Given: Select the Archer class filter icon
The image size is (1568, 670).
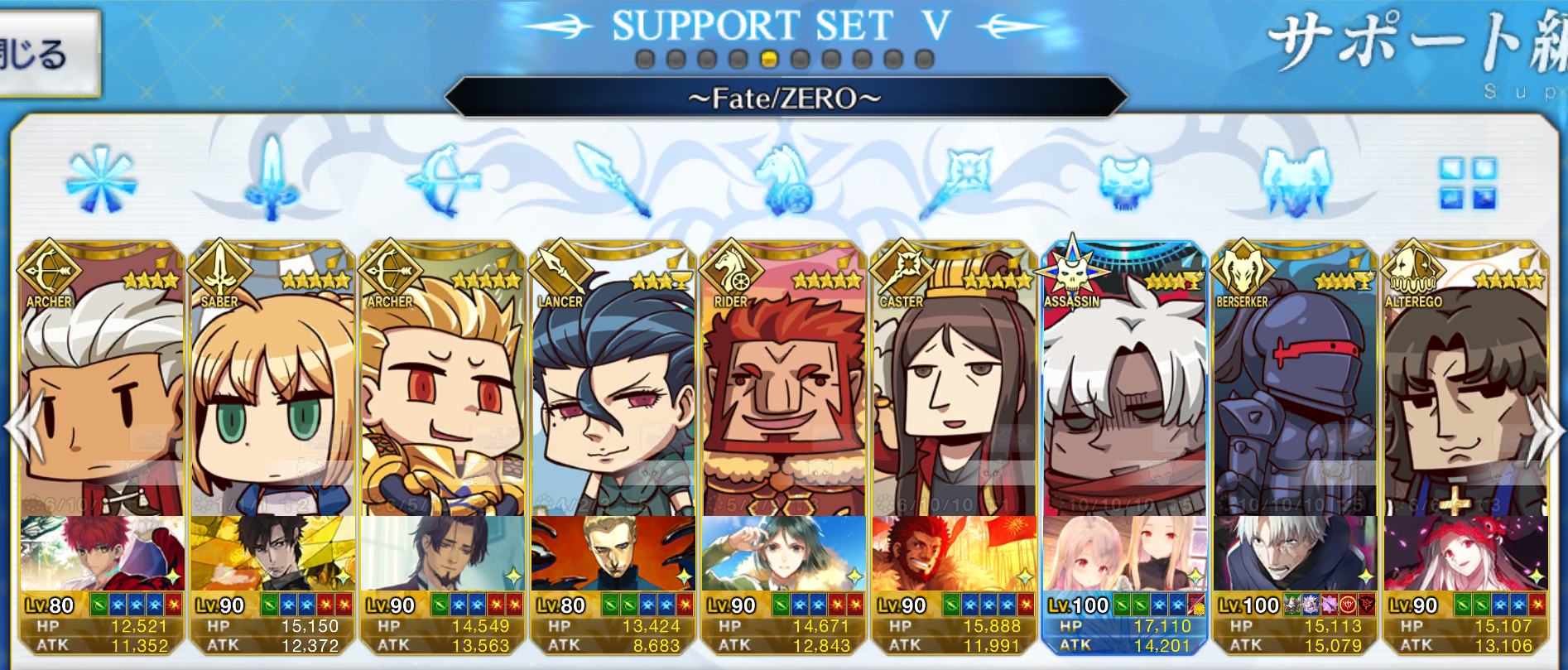Looking at the screenshot, I should [x=443, y=181].
